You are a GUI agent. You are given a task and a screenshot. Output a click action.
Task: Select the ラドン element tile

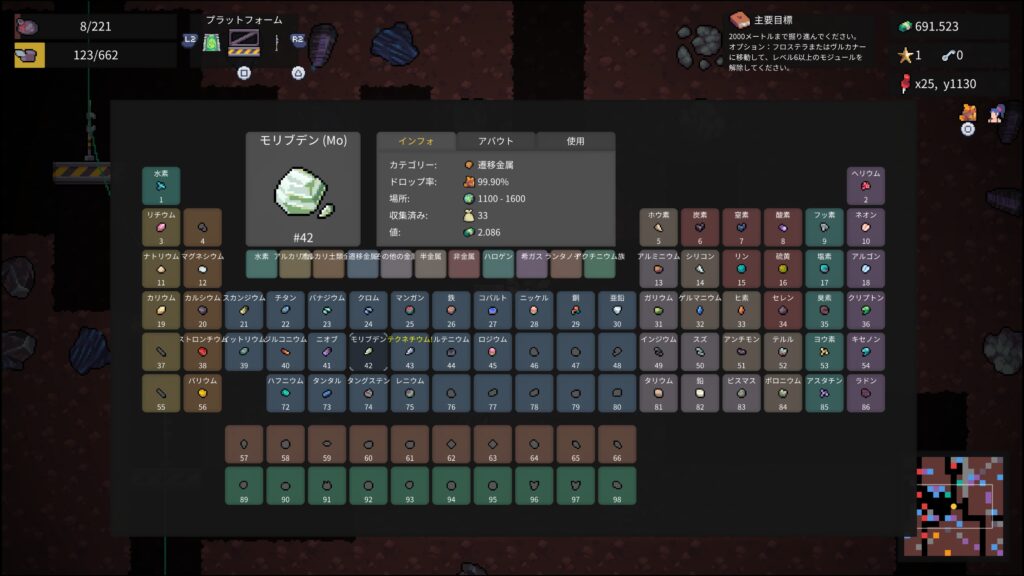coord(866,394)
